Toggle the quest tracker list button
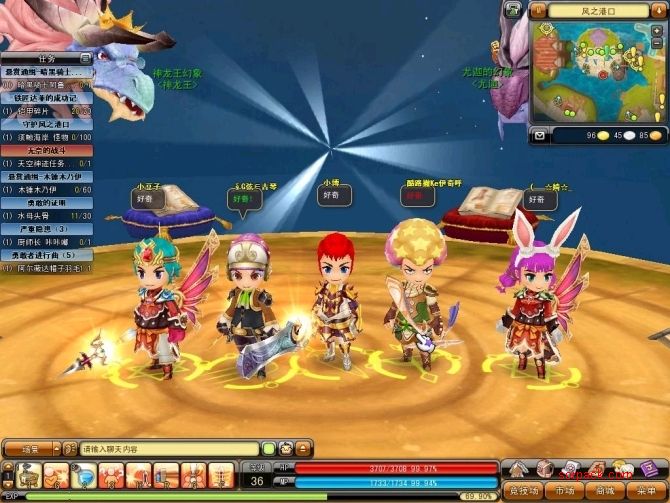Viewport: 670px width, 503px height. [86, 58]
